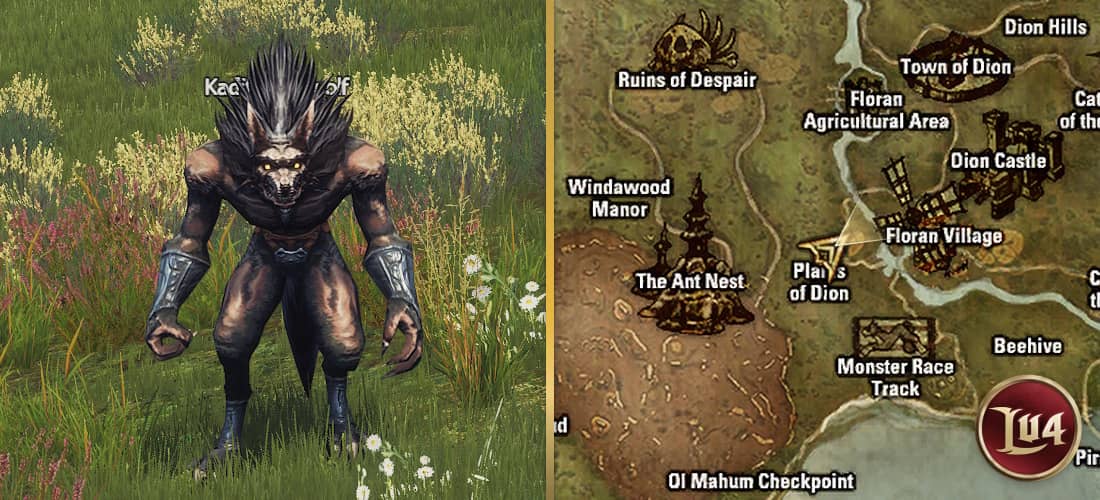1100x500 pixels.
Task: Select the Ol Mahum Checkpoint label
Action: point(761,481)
